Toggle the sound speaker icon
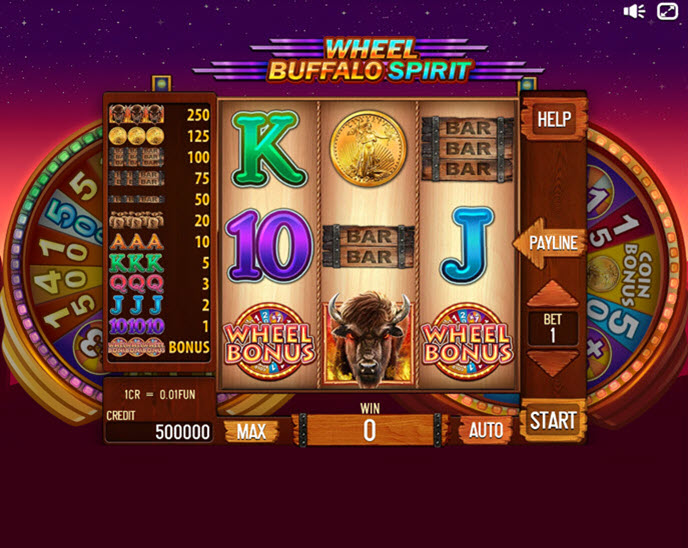688x548 pixels. [x=635, y=11]
